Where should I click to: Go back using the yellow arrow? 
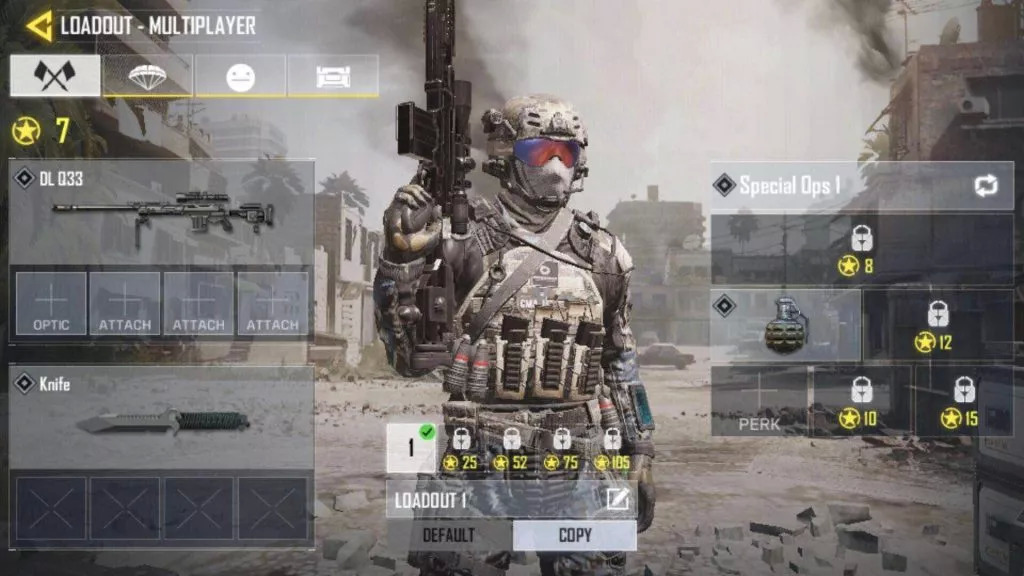tap(38, 26)
